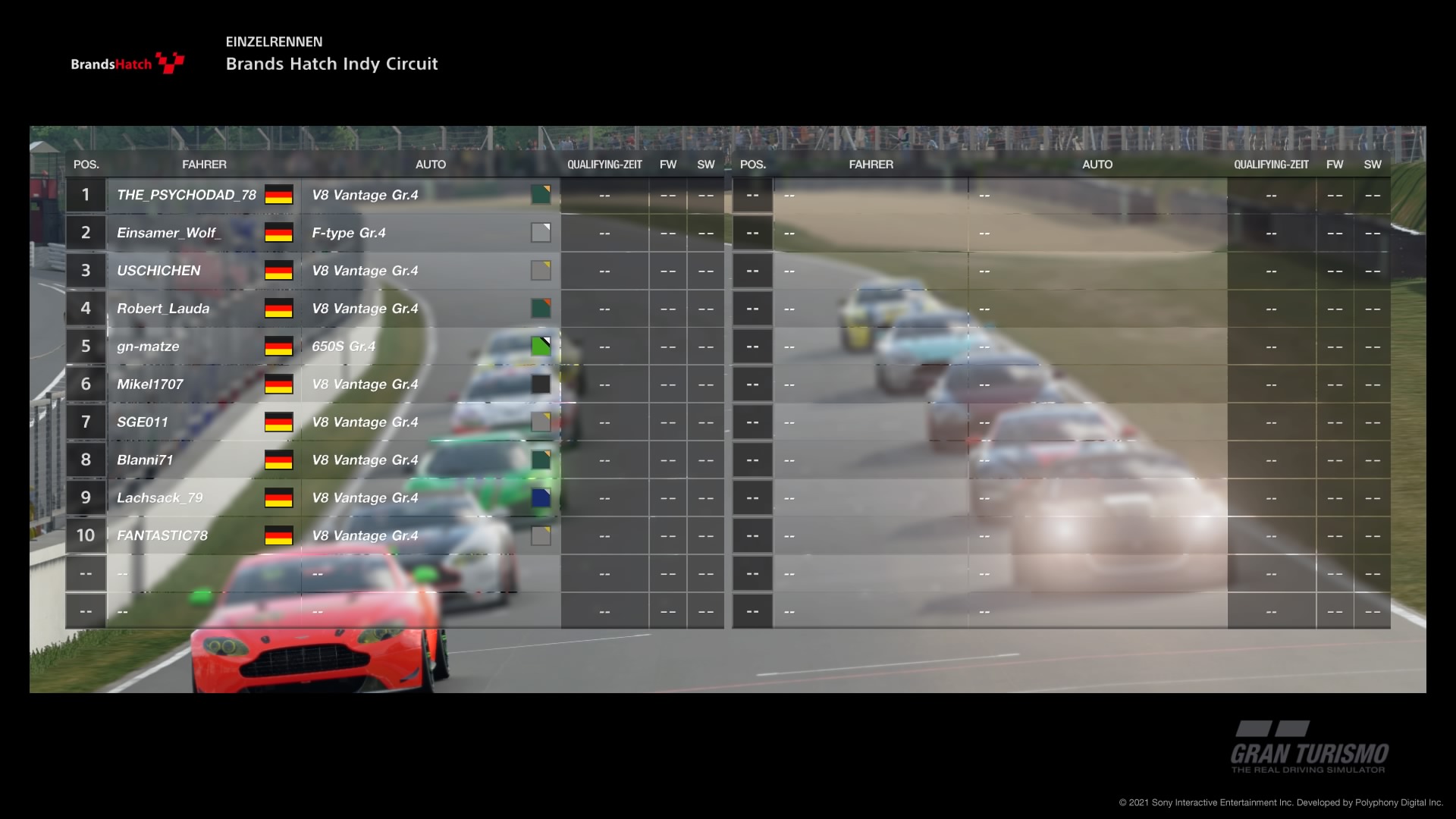1456x819 pixels.
Task: Select Mikel1707 in the list
Action: pos(150,384)
